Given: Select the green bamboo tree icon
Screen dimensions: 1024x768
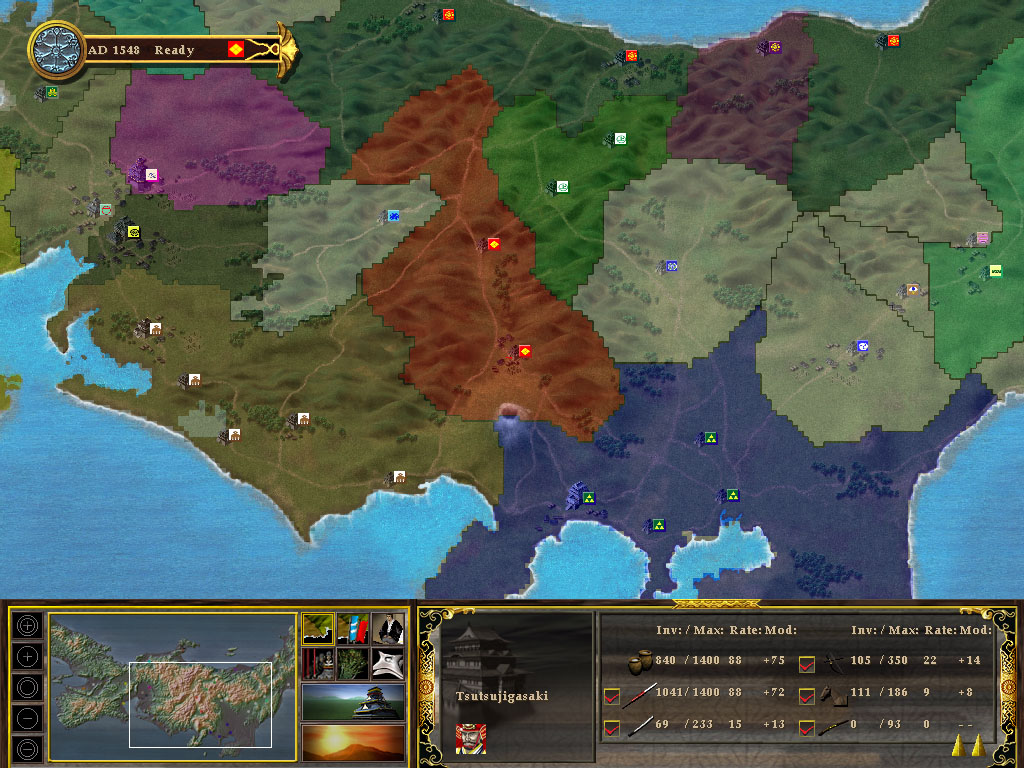Looking at the screenshot, I should (353, 663).
